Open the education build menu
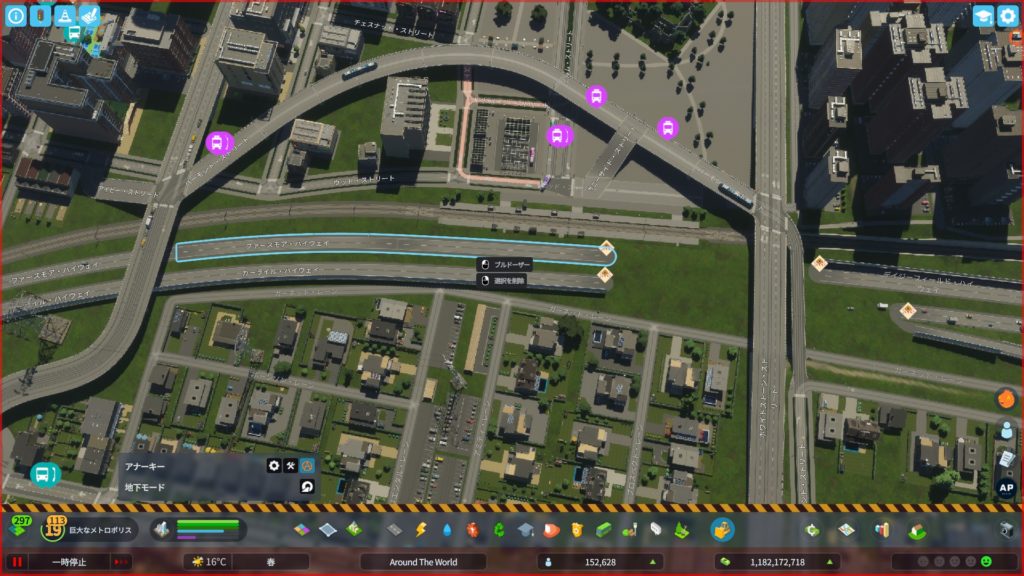The image size is (1024, 576). 526,529
